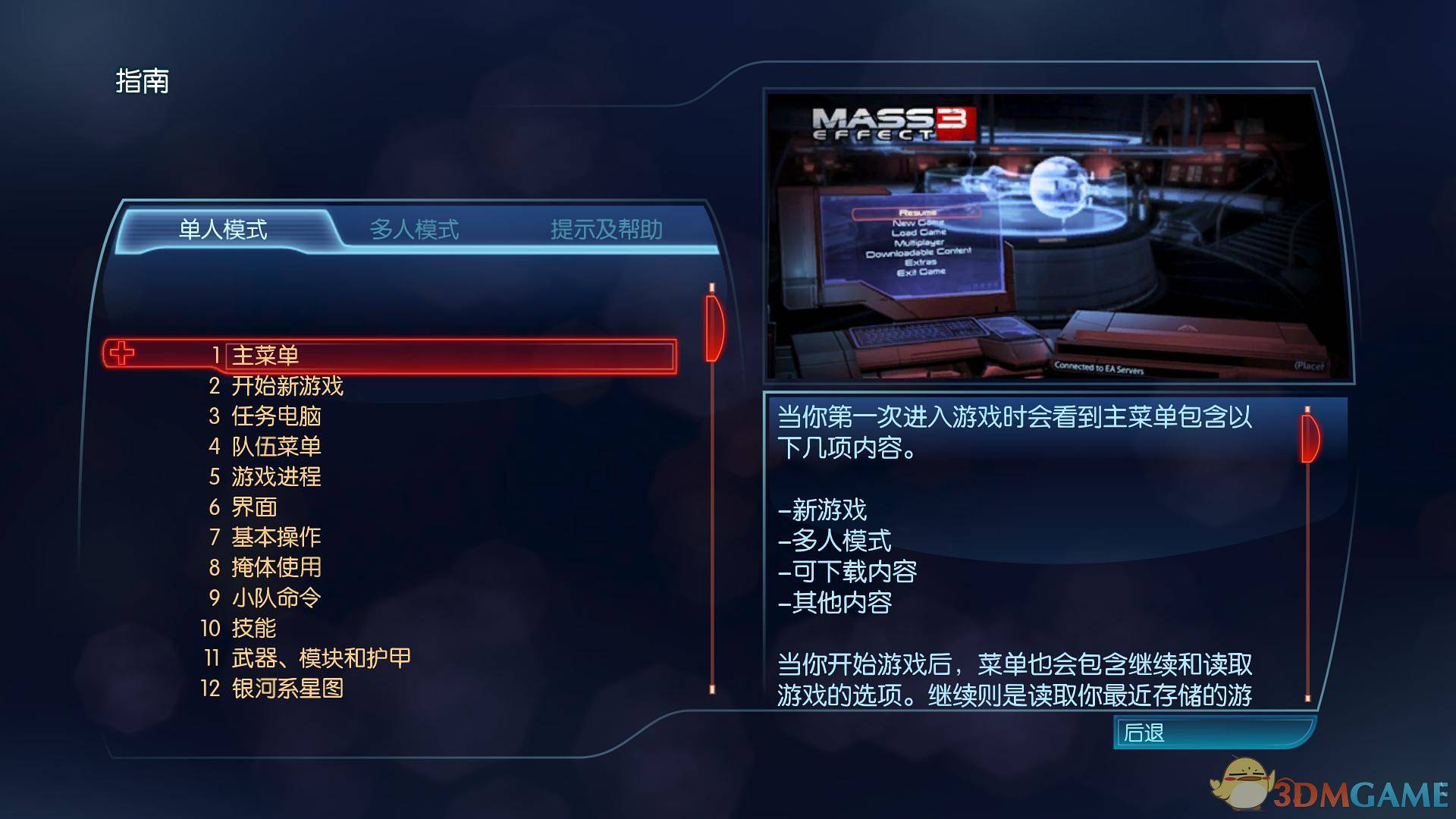The height and width of the screenshot is (819, 1456).
Task: Select entry 12 银河系星图
Action: 288,689
